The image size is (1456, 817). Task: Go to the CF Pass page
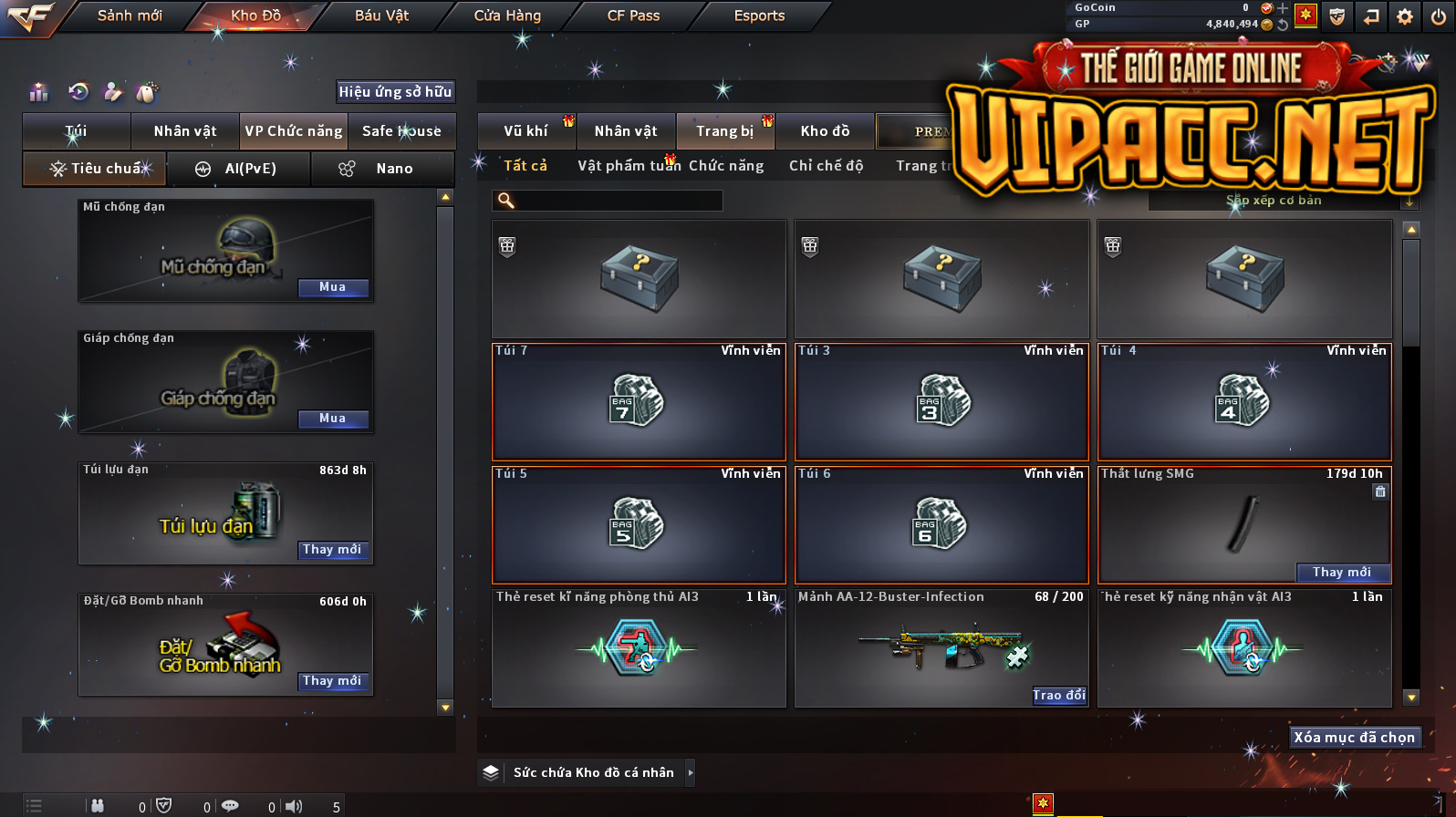(x=633, y=16)
